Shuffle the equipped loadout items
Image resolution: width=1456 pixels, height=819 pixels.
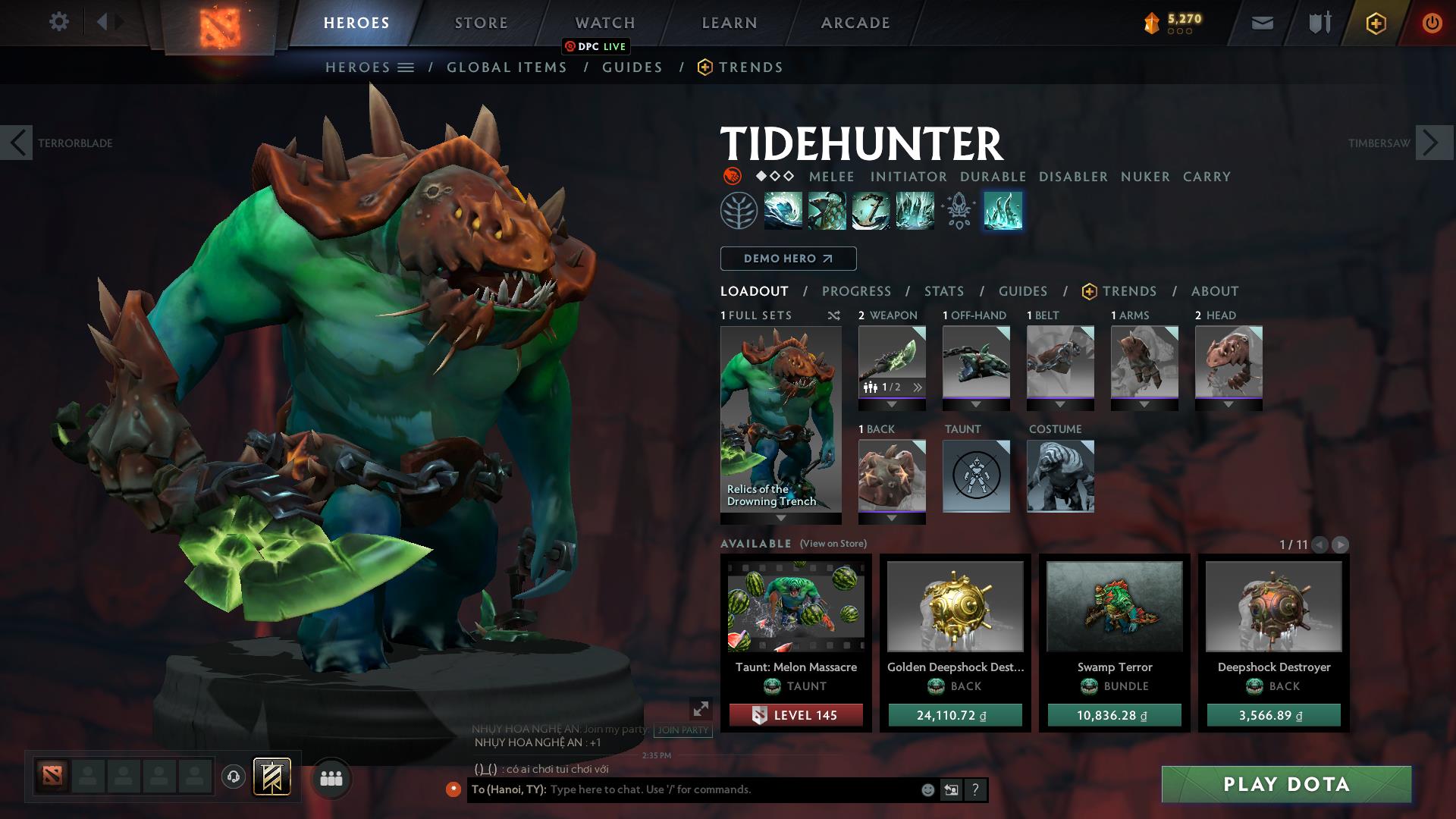point(833,316)
